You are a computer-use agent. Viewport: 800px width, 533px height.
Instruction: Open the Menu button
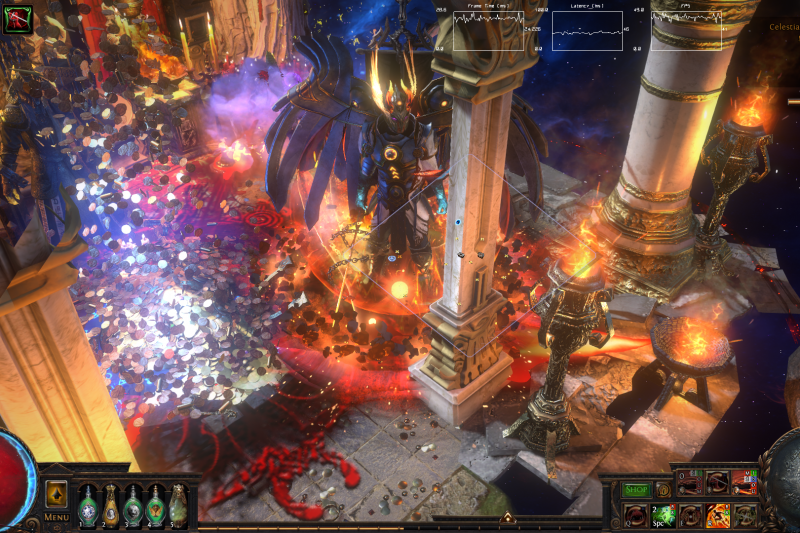coord(56,517)
